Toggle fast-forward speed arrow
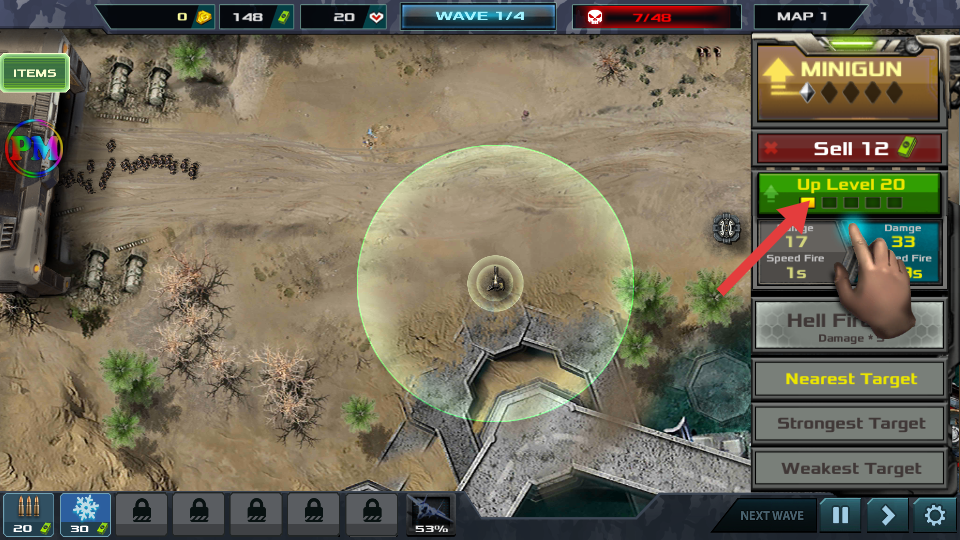Image resolution: width=960 pixels, height=540 pixels. click(887, 516)
